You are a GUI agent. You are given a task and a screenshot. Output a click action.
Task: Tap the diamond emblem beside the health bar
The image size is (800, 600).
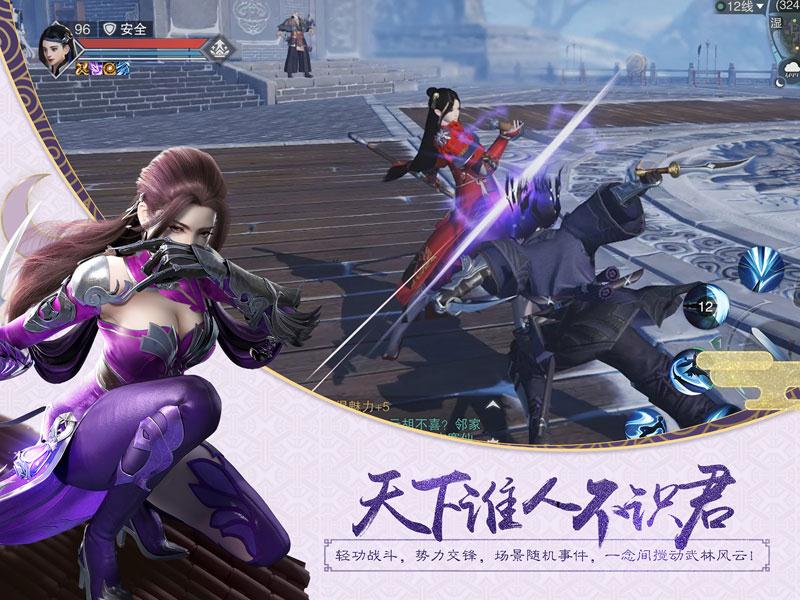[222, 46]
